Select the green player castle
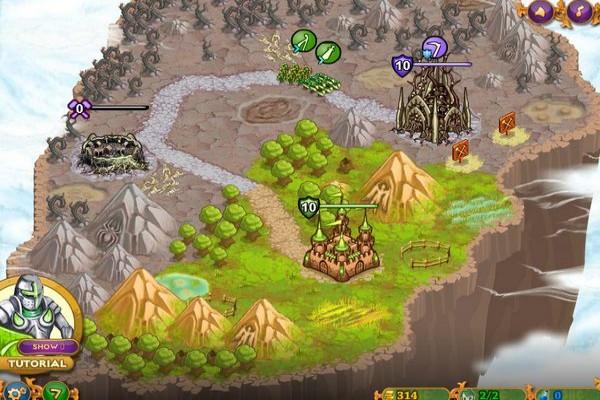The image size is (600, 400). 342,250
